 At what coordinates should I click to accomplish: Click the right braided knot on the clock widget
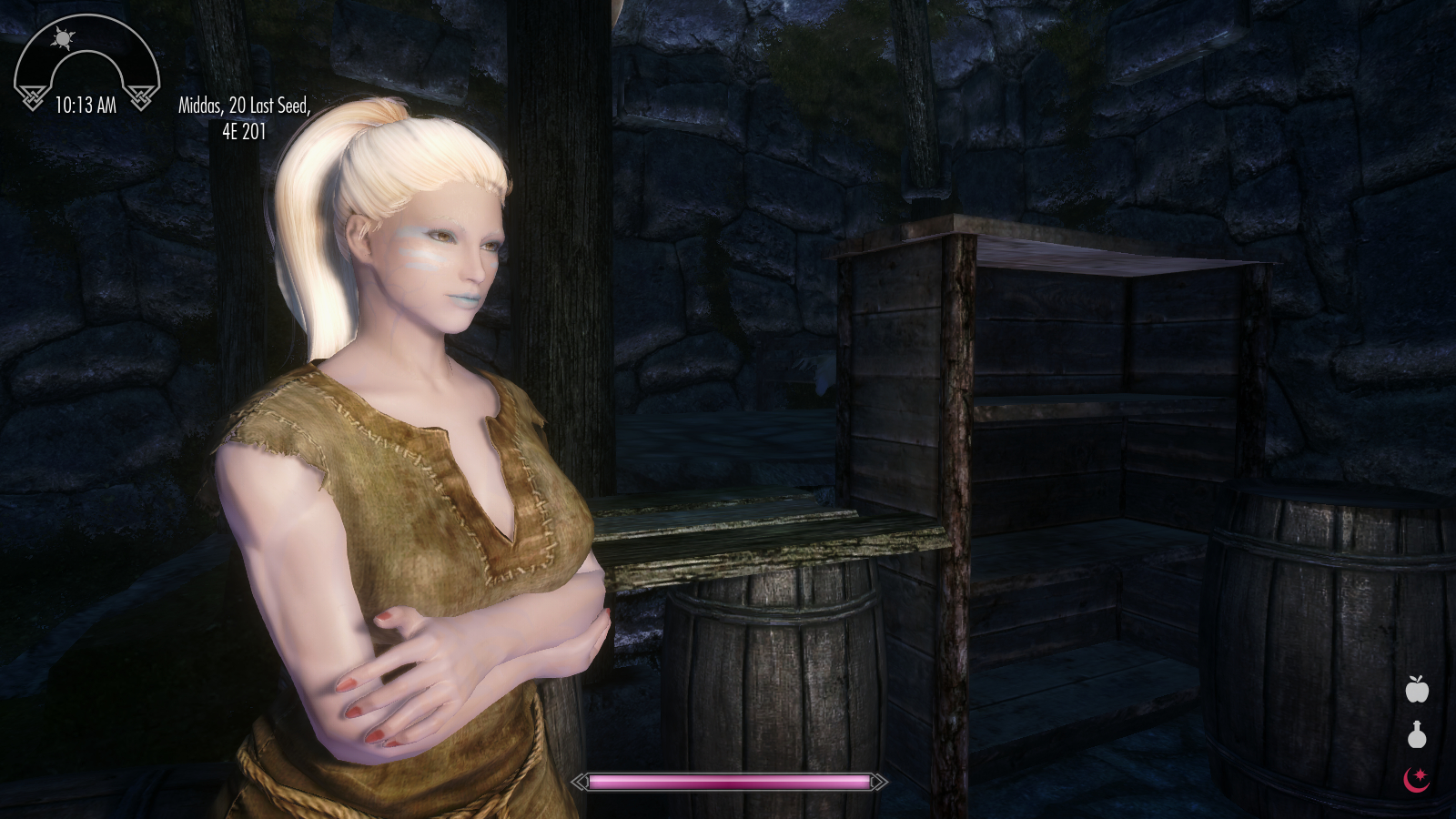click(140, 99)
